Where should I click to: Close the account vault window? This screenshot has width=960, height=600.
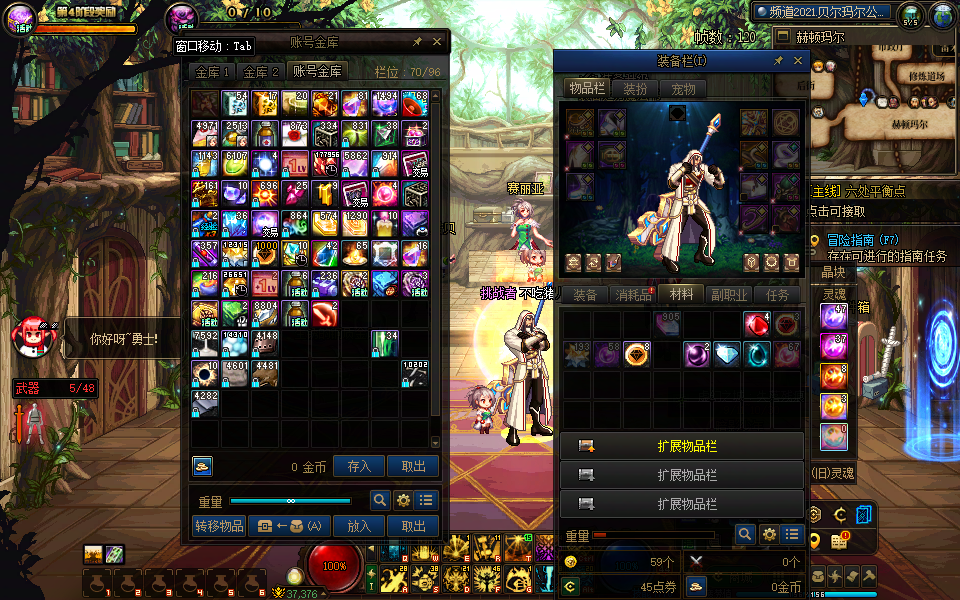click(x=437, y=42)
